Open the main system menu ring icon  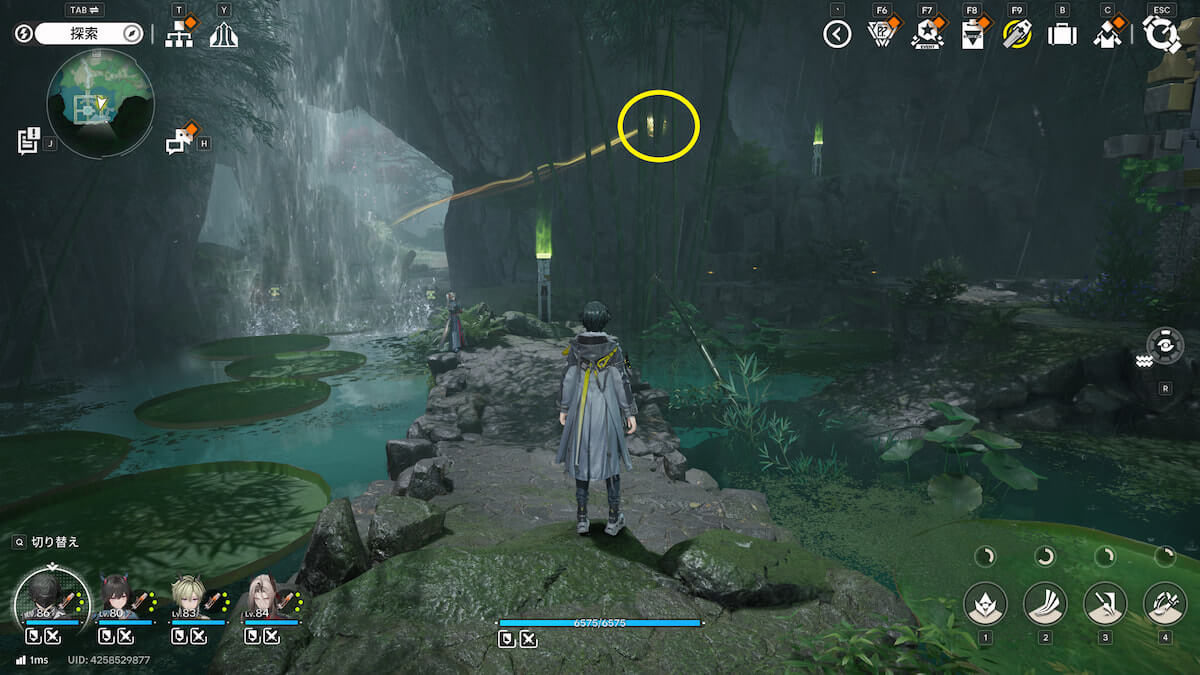pyautogui.click(x=1161, y=34)
